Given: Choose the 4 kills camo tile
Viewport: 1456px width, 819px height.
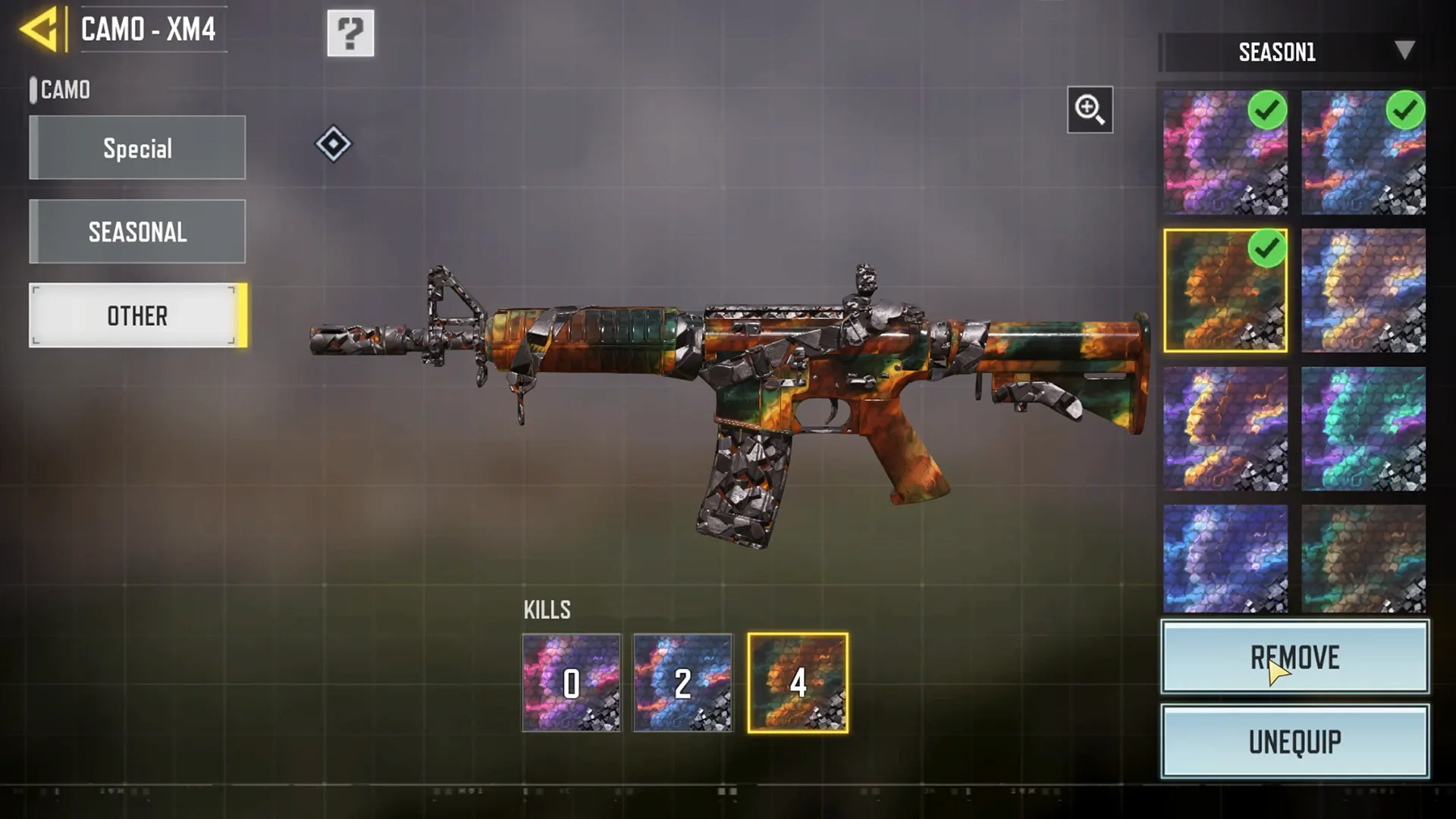Looking at the screenshot, I should point(798,683).
